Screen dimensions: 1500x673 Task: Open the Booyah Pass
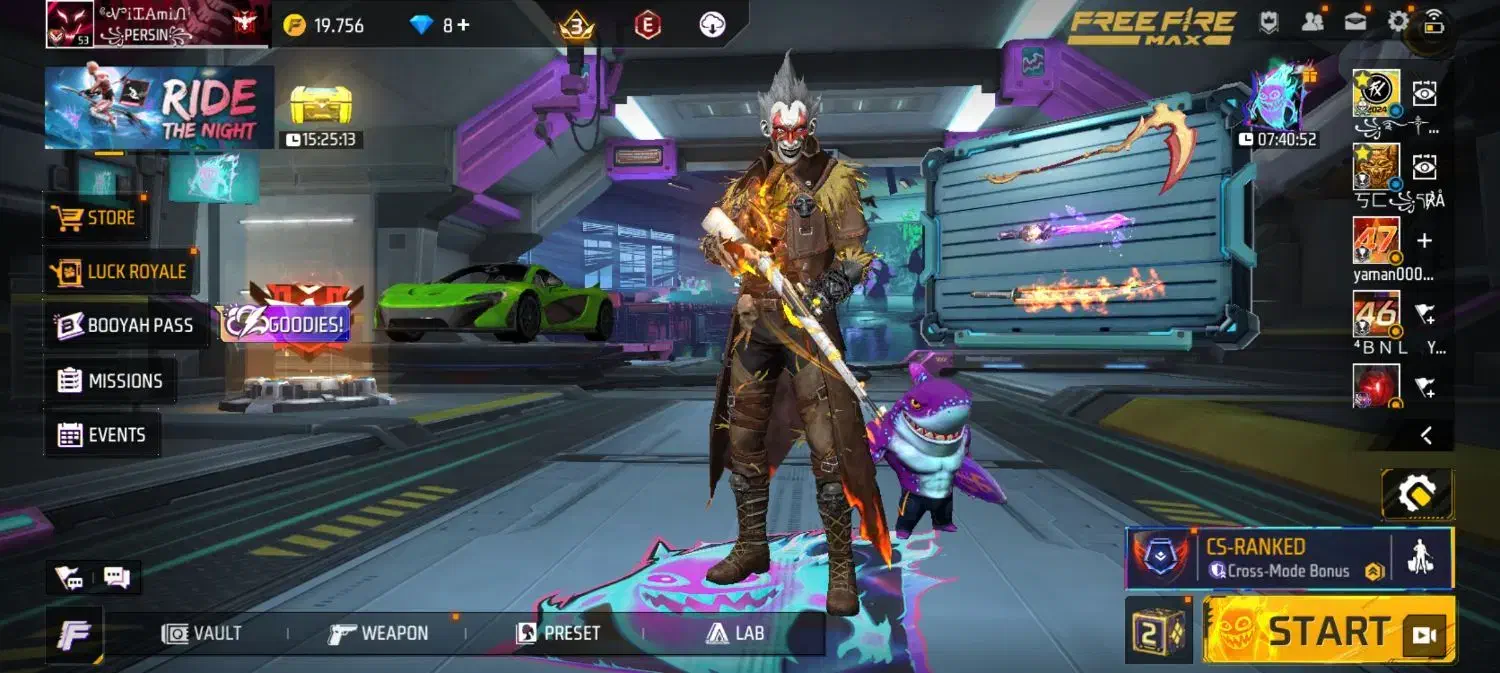pyautogui.click(x=126, y=325)
